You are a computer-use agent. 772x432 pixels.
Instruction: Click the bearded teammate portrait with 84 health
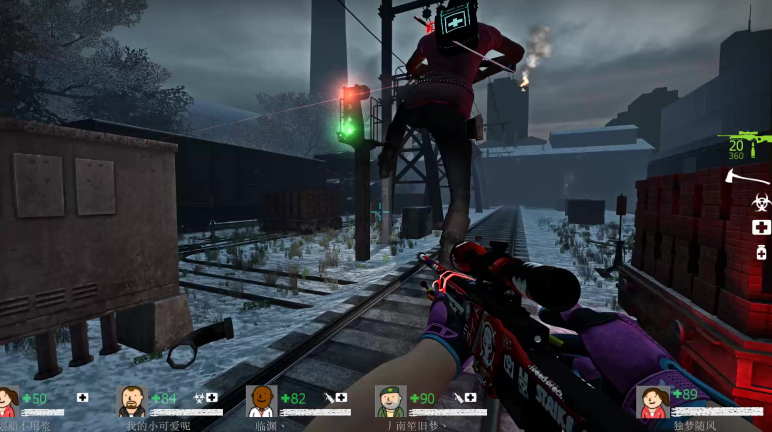[x=131, y=402]
